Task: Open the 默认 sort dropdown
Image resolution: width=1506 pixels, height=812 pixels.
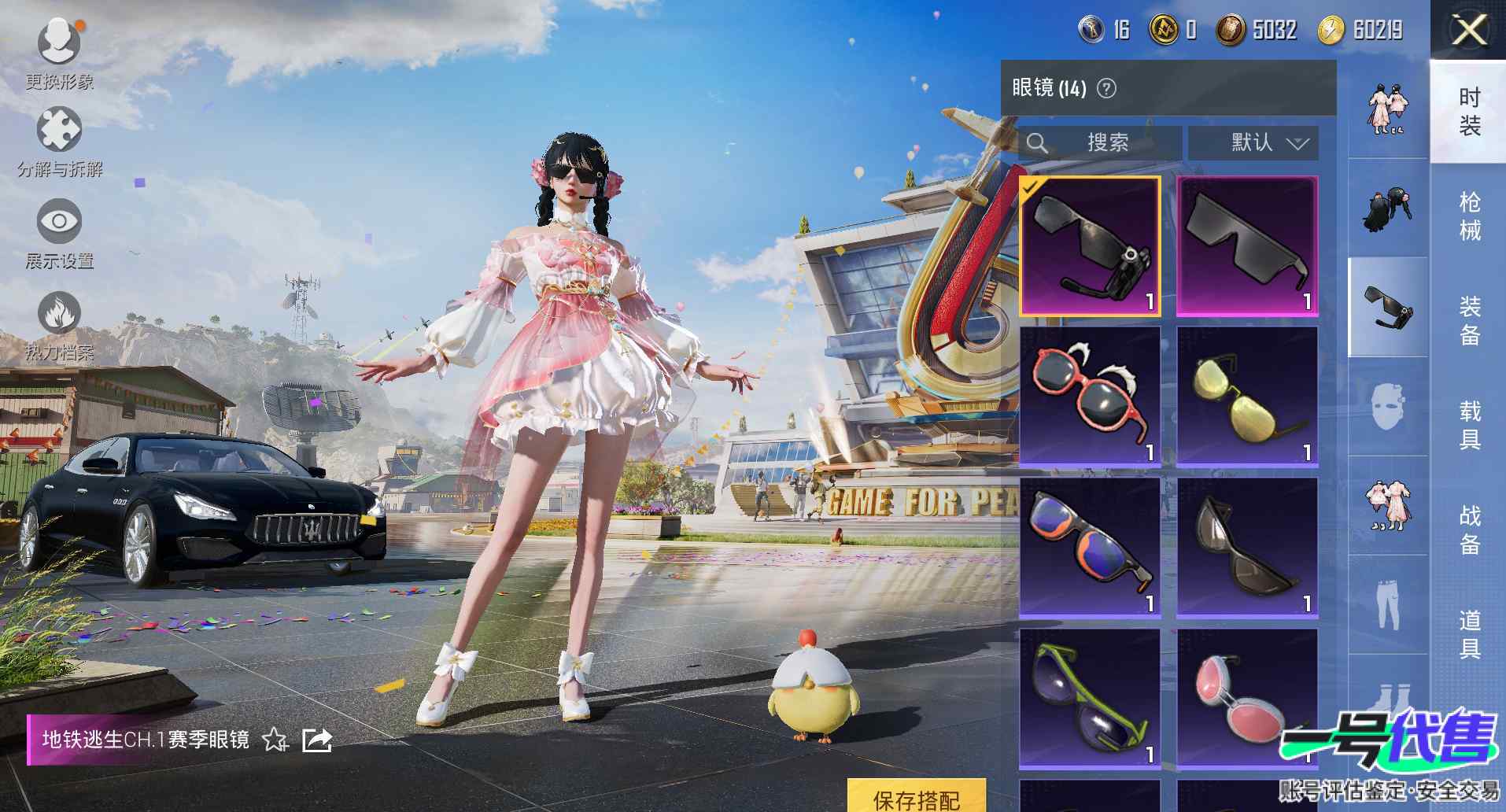Action: coord(1253,142)
